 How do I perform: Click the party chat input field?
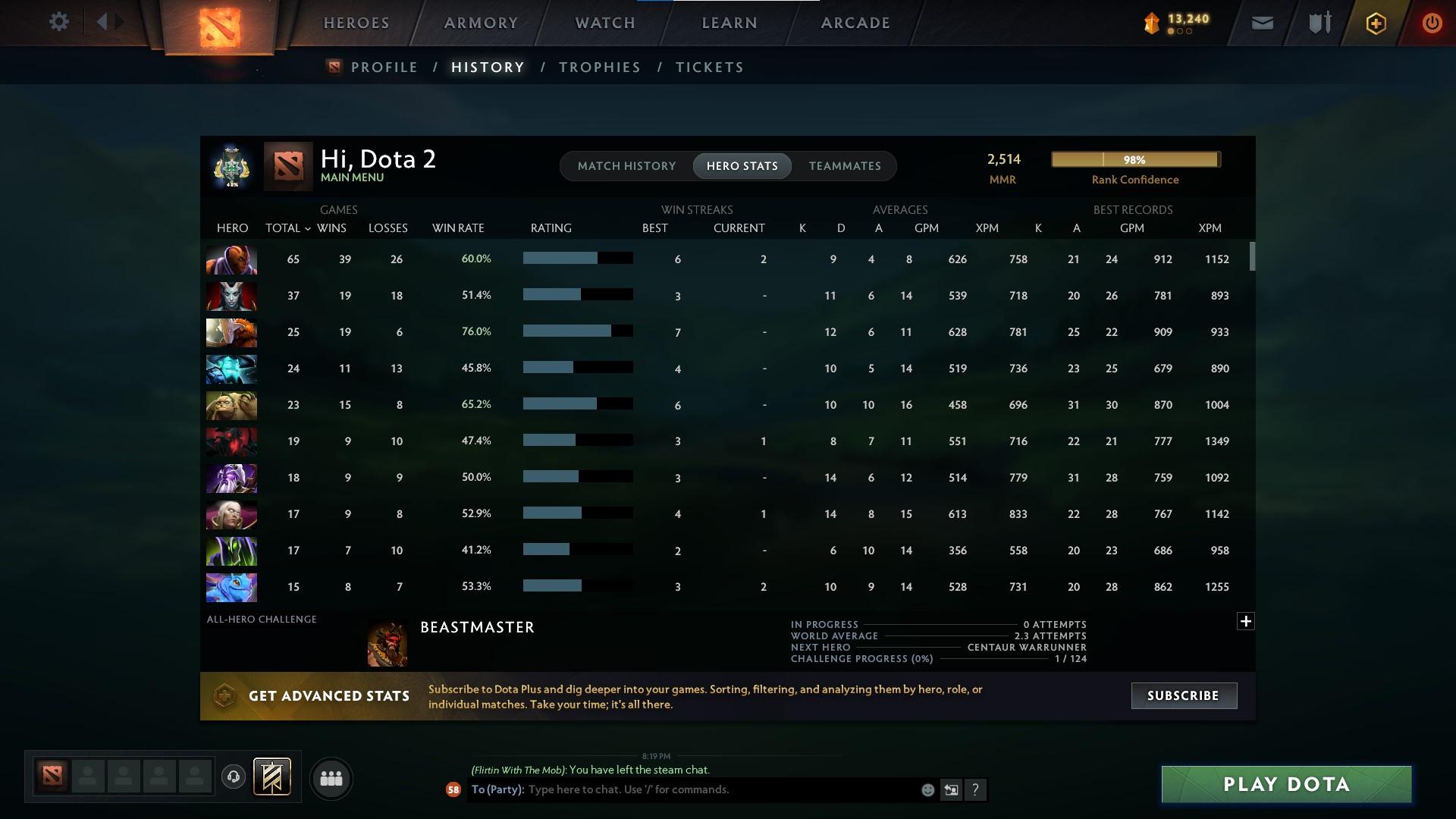click(682, 789)
